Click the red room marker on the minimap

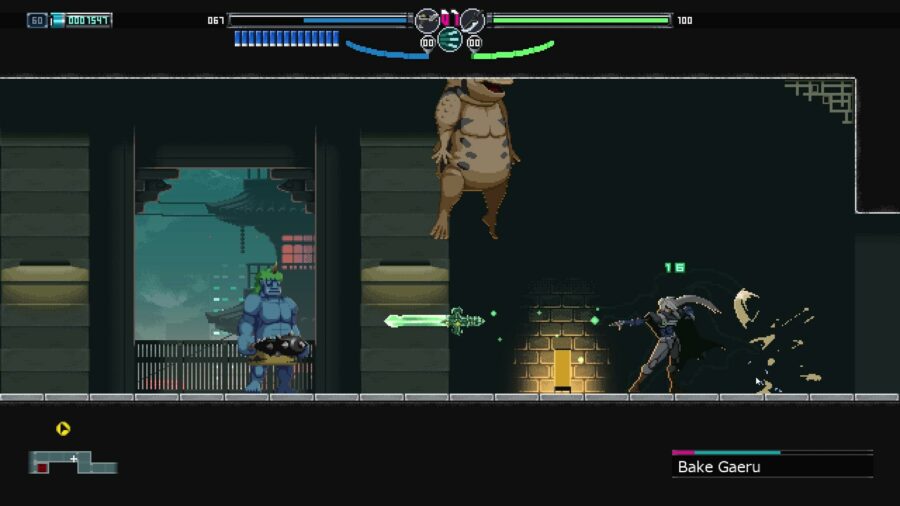[x=42, y=467]
